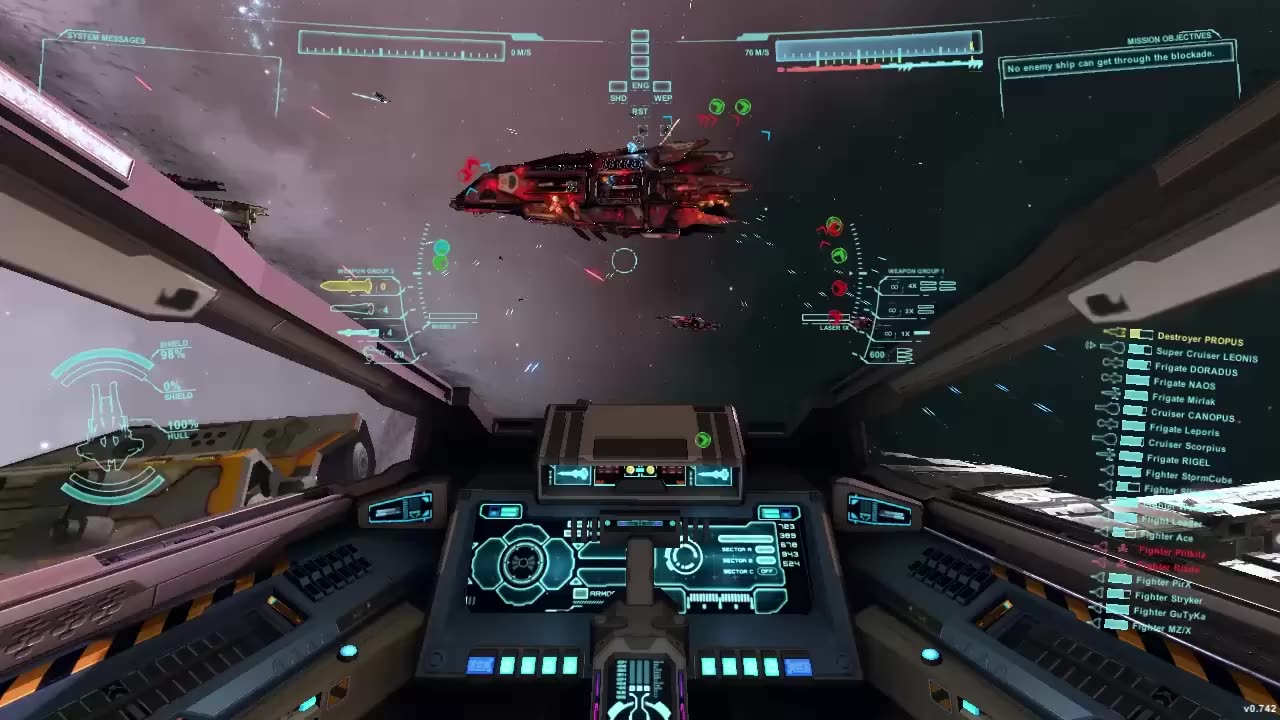Choose Frigate Leporis list entry

pos(1185,431)
